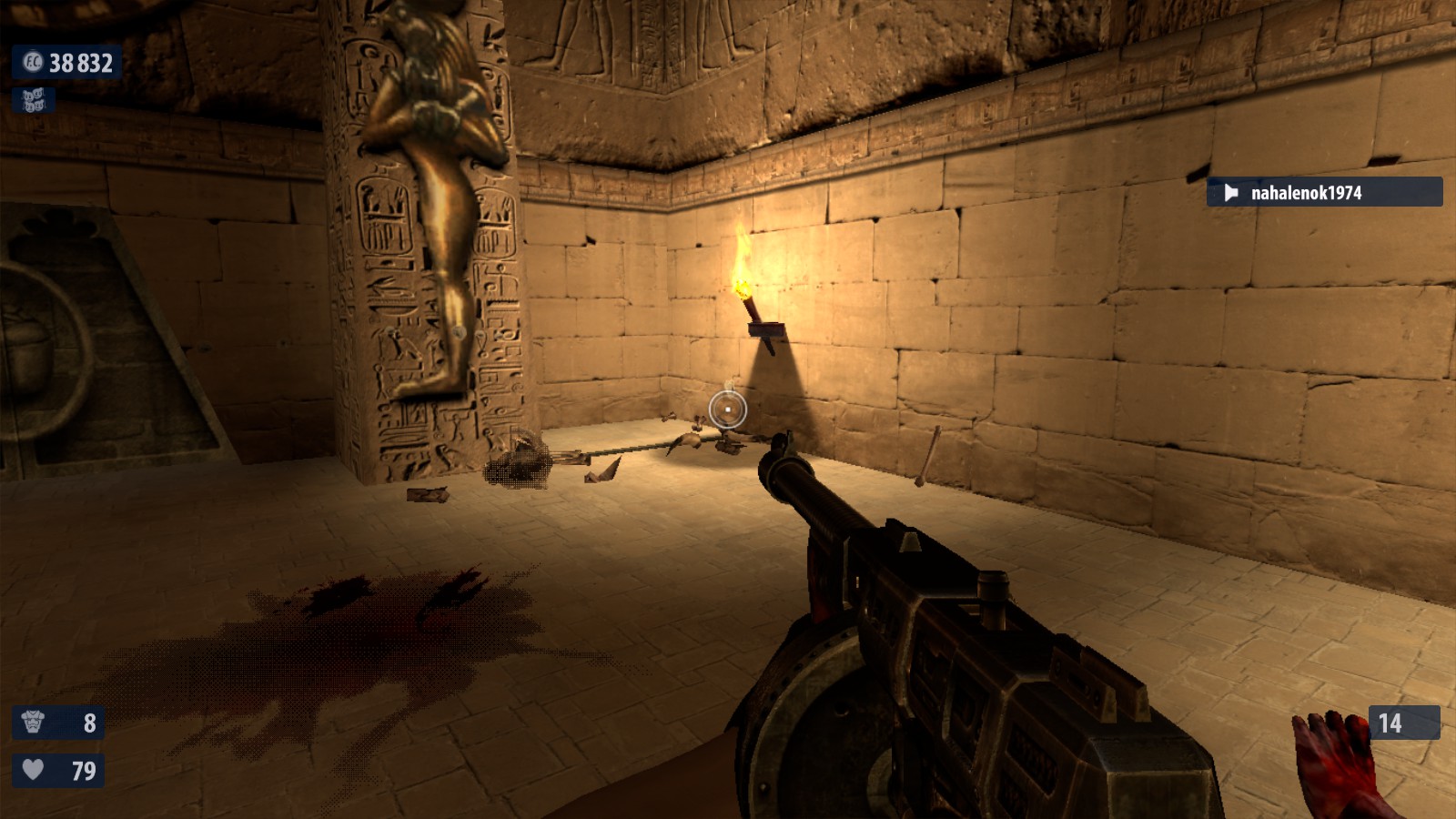Click the four-faces icon below the score

pos(34,100)
